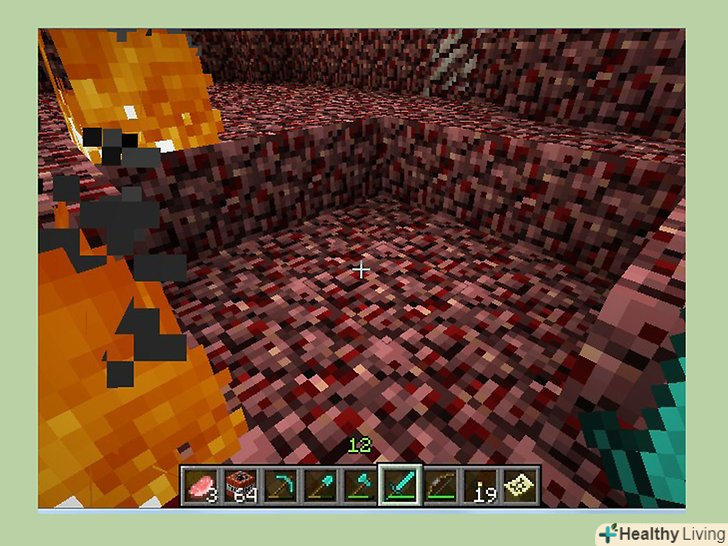Click the Healthy Living watermark logo

coord(659,532)
